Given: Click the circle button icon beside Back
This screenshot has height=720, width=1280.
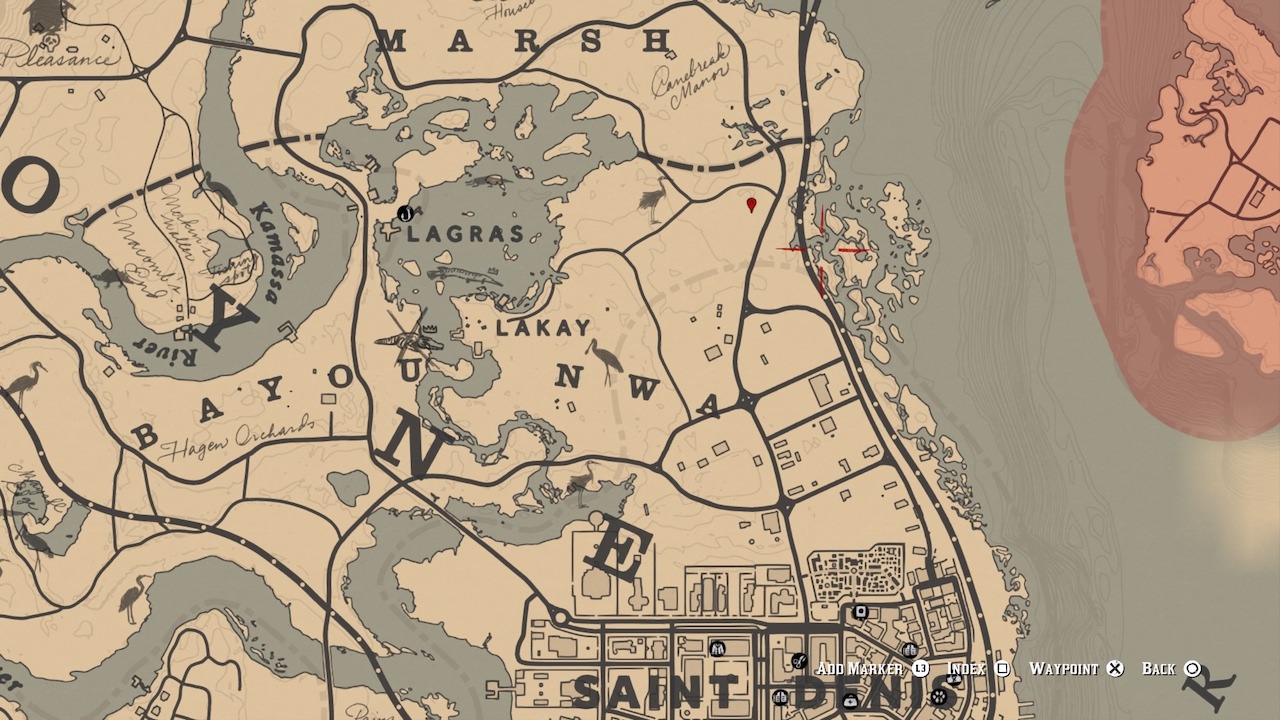Looking at the screenshot, I should (1193, 668).
